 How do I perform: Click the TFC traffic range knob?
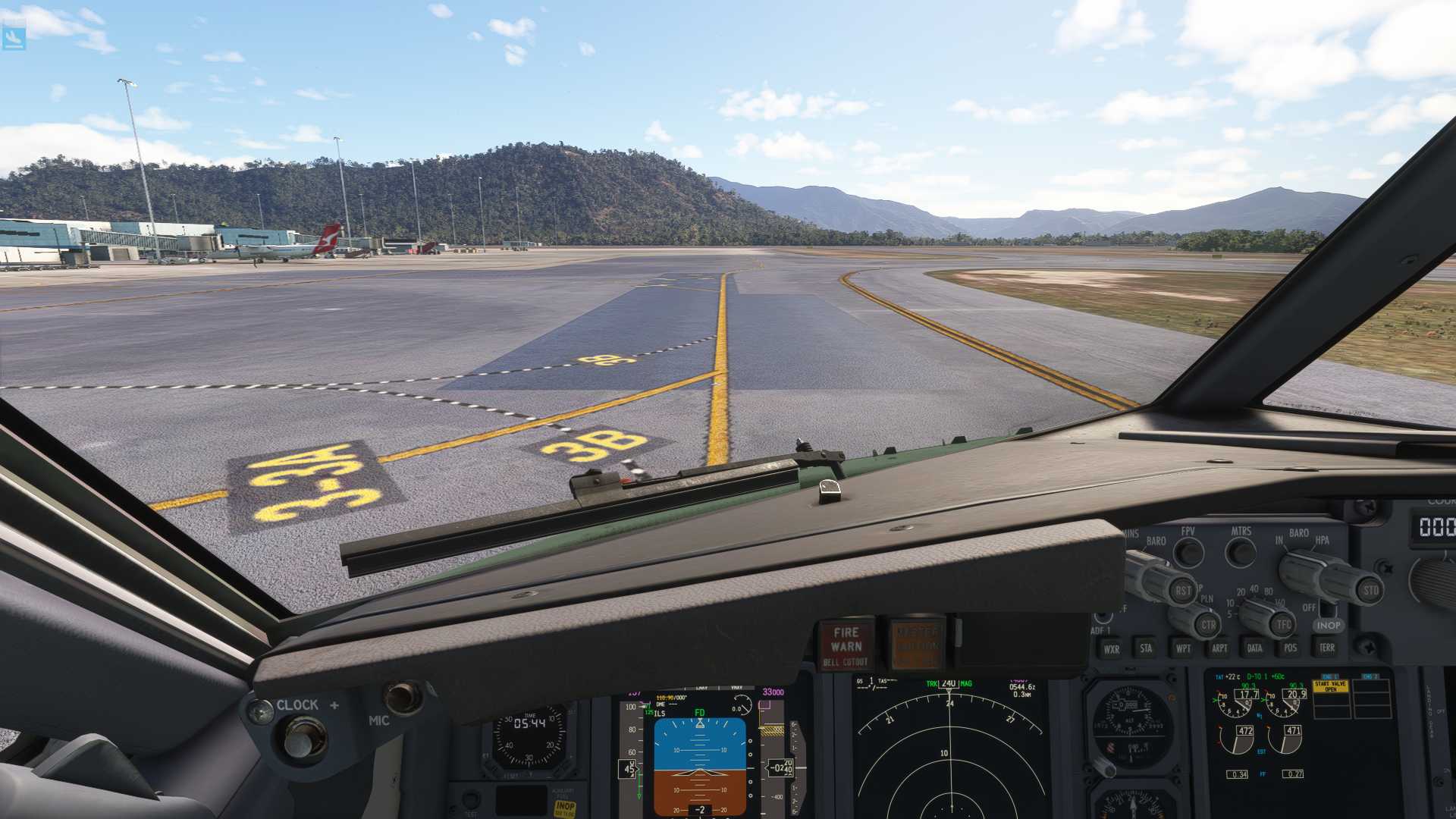coord(1283,625)
